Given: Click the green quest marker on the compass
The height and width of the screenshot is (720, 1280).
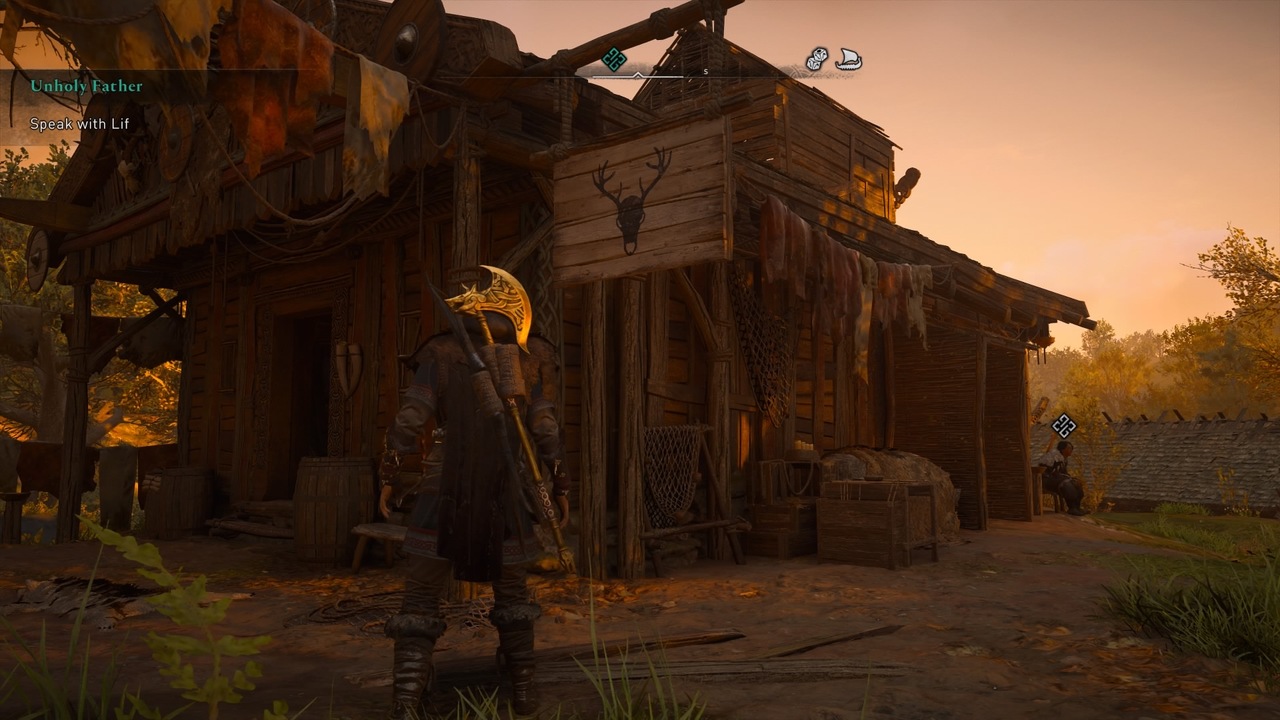Looking at the screenshot, I should coord(614,57).
